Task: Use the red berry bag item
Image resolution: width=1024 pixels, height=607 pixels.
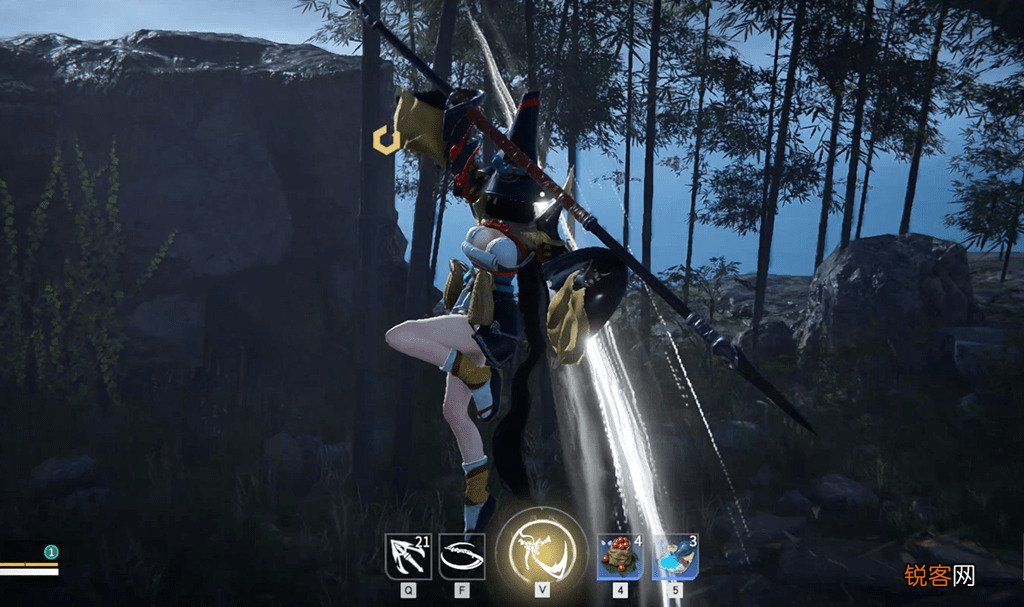Action: [x=620, y=556]
